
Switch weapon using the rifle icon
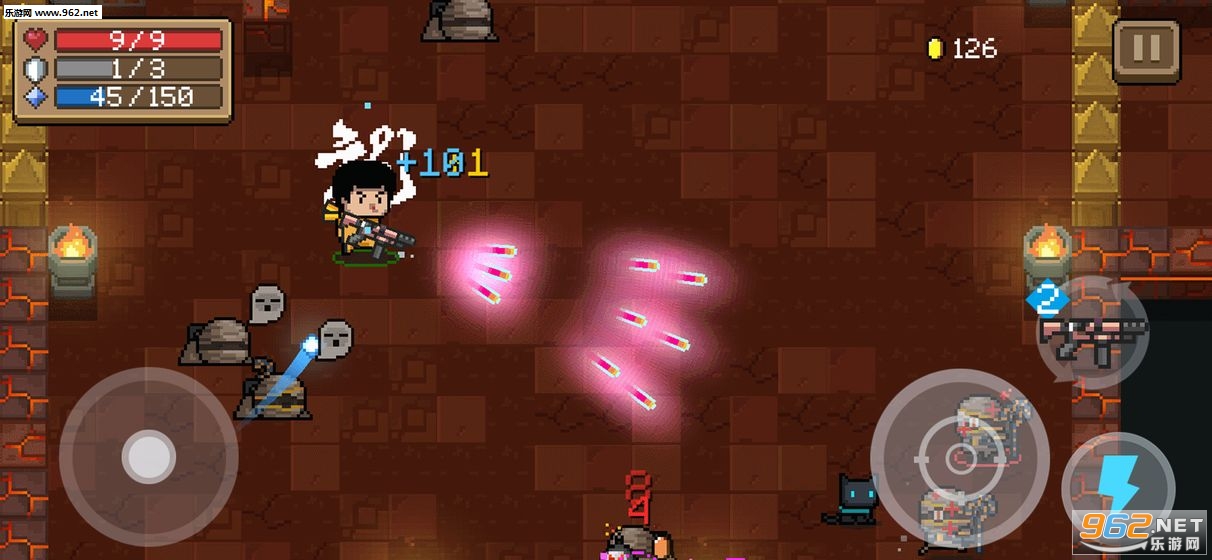[1092, 335]
